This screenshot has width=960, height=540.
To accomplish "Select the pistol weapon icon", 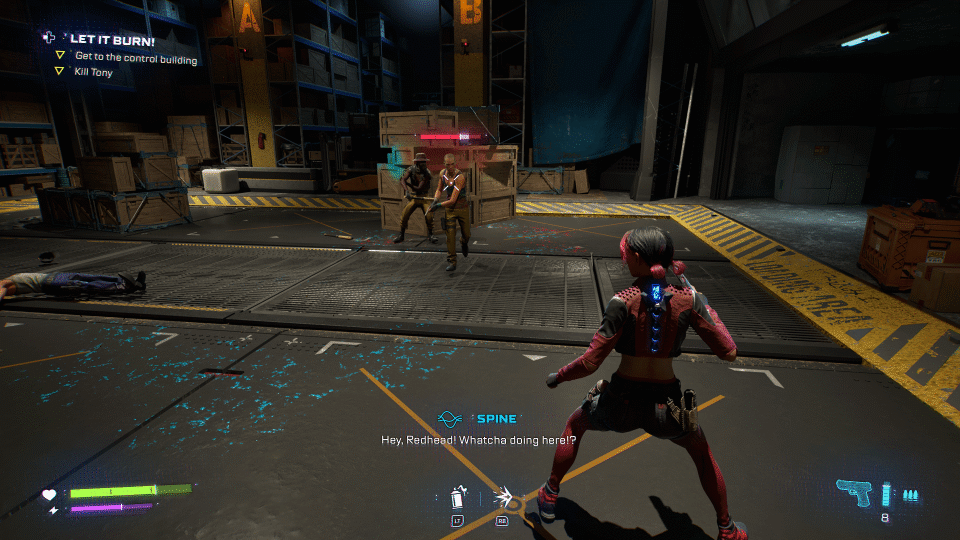I will pos(855,493).
